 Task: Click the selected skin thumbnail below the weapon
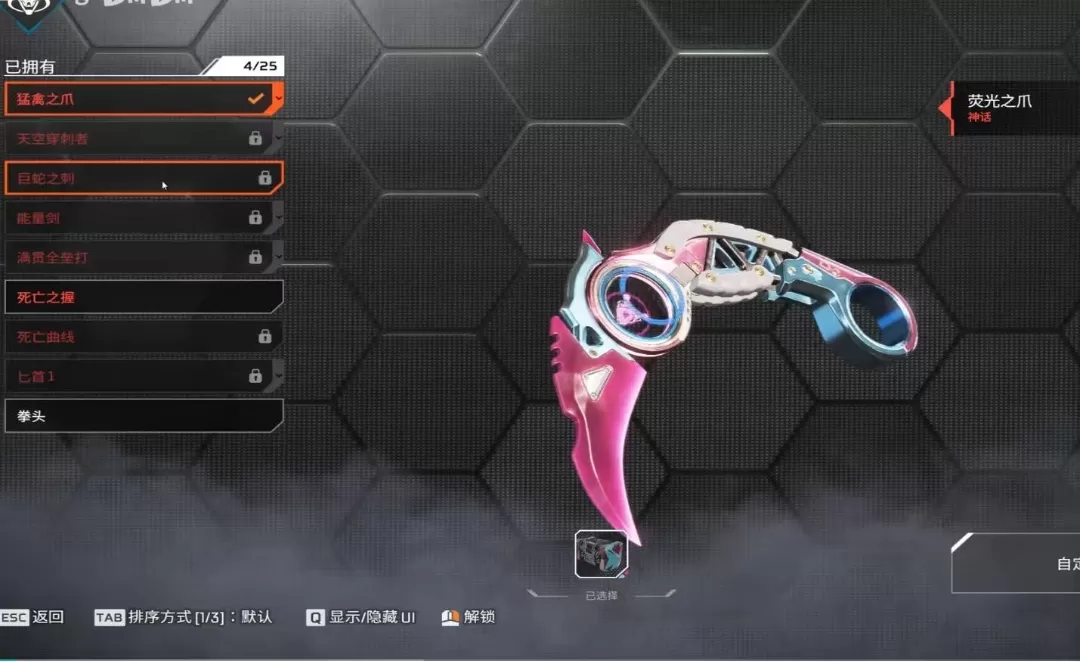(601, 555)
